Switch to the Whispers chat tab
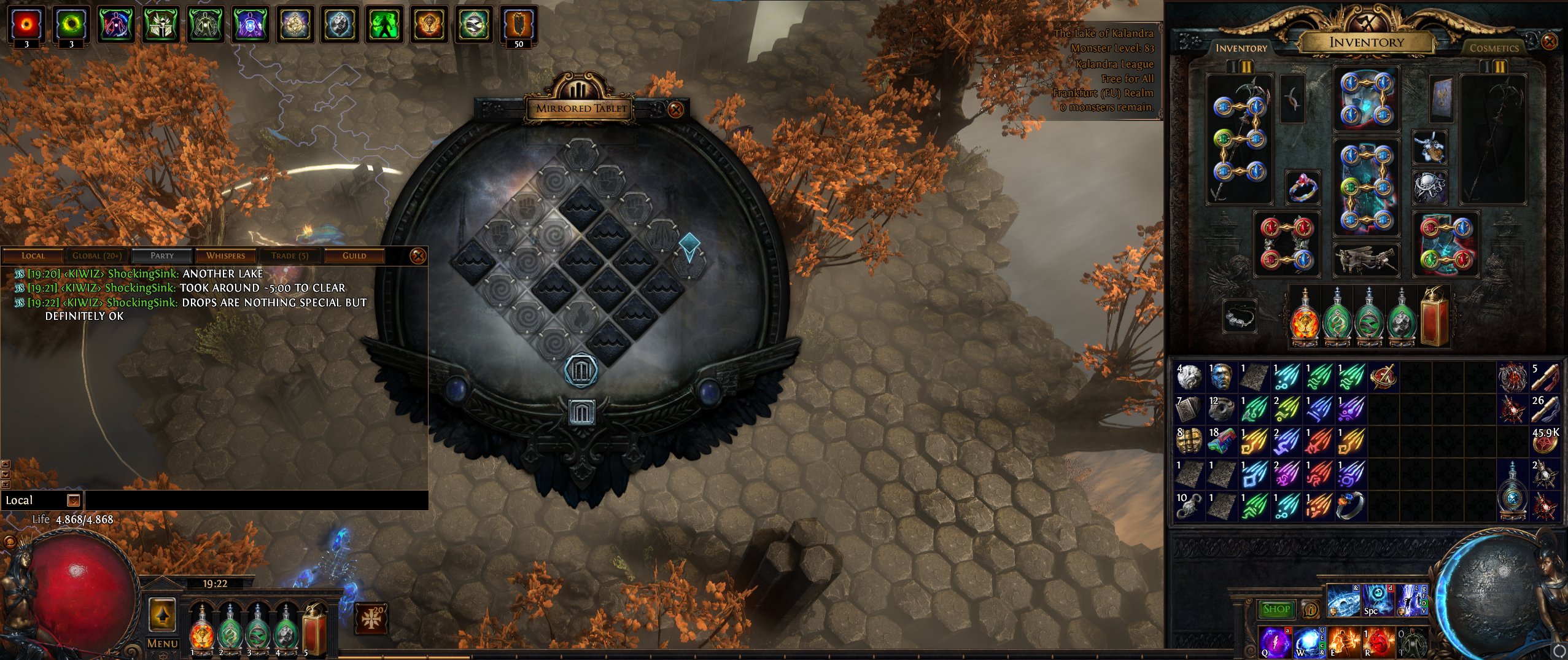Screen dimensions: 1568x660 click(x=225, y=255)
